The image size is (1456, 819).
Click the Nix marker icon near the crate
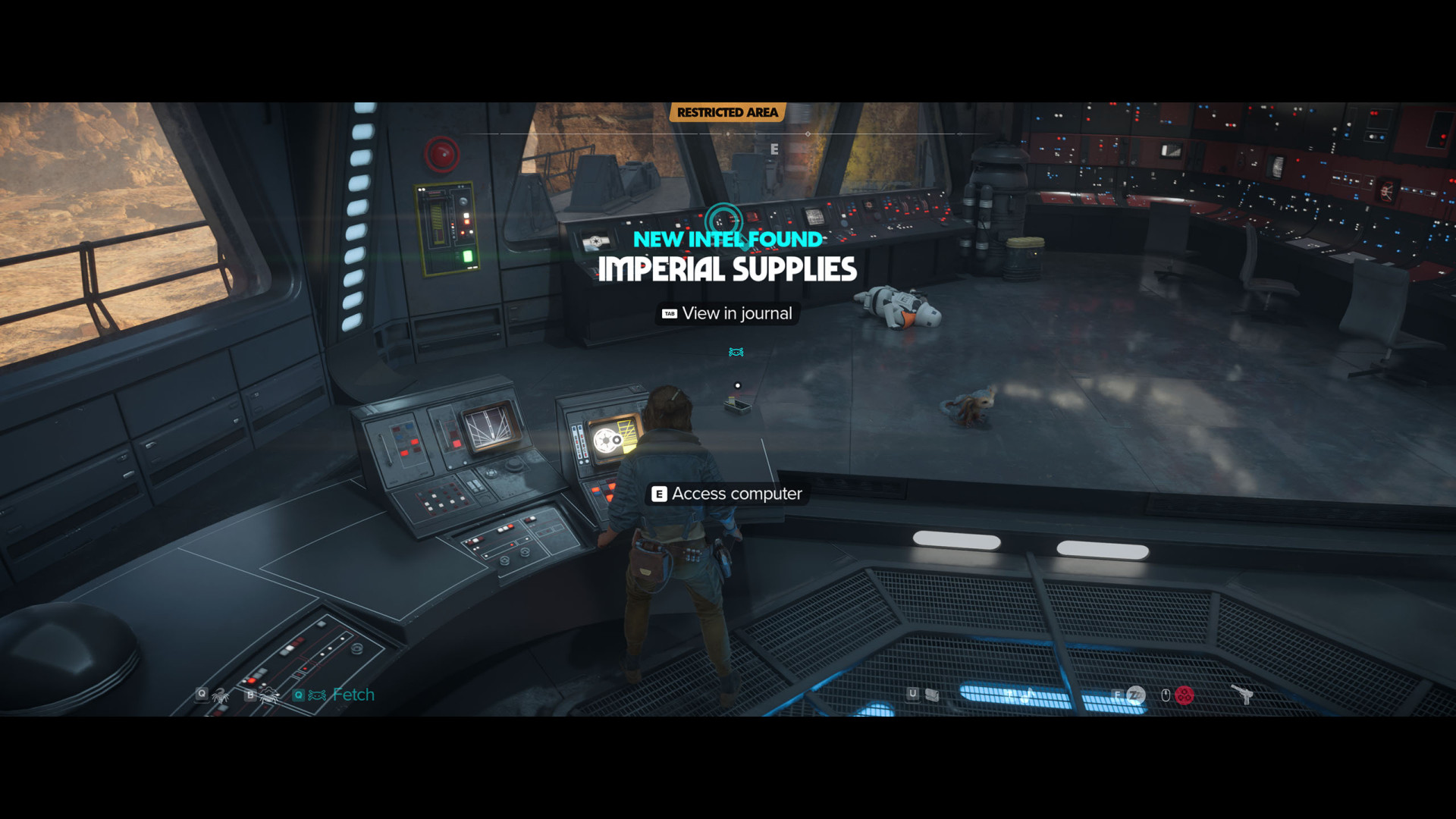point(736,352)
